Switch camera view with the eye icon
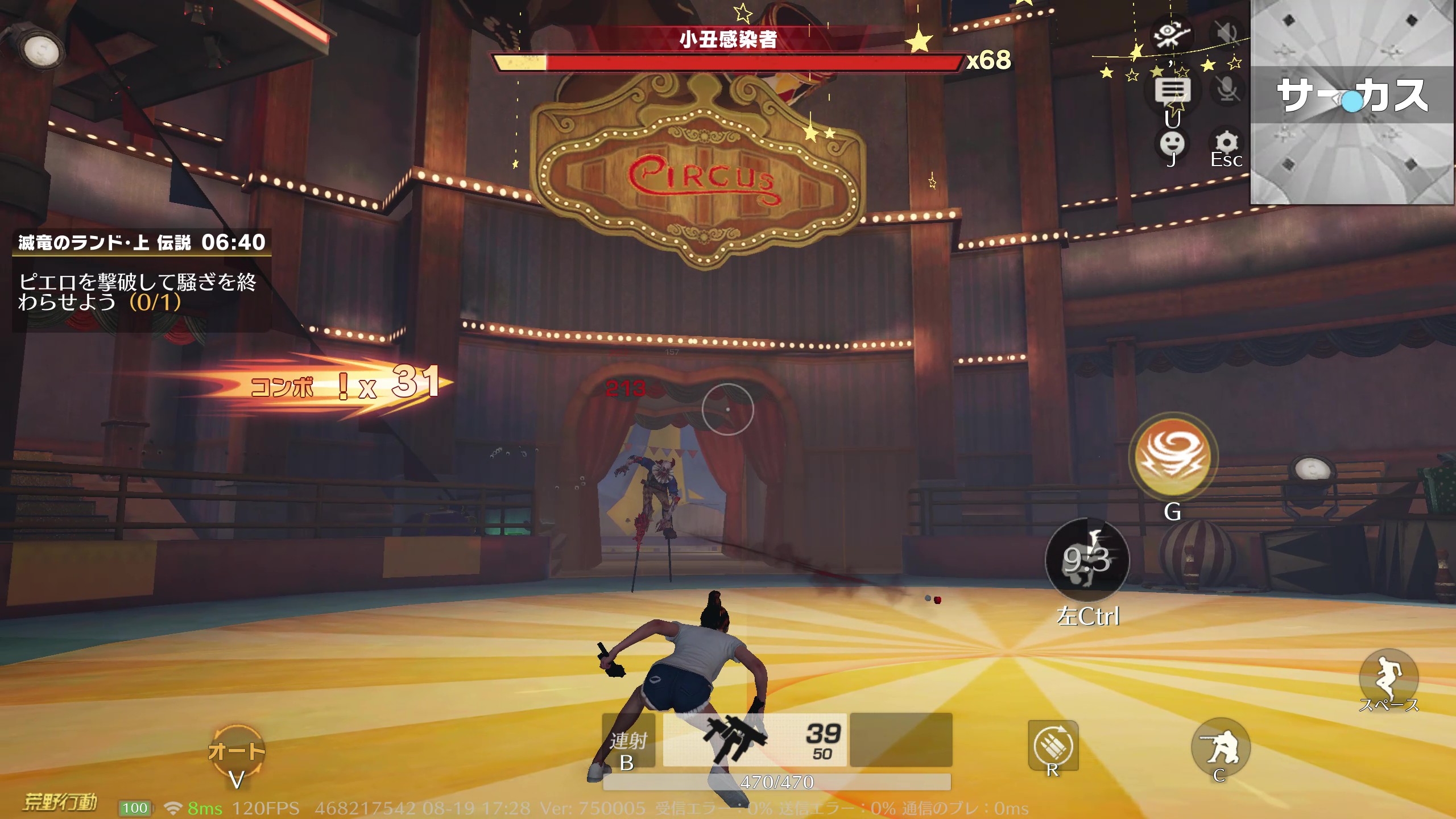The width and height of the screenshot is (1456, 819). 1171,34
